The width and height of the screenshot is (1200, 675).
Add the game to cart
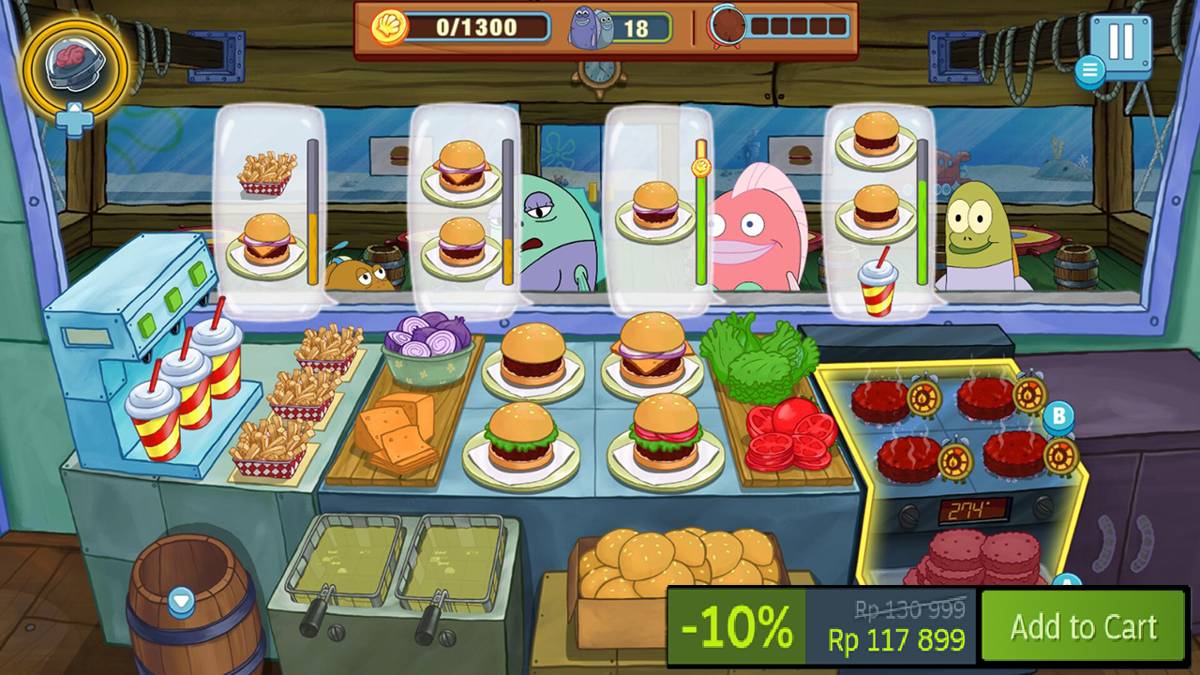point(1083,627)
